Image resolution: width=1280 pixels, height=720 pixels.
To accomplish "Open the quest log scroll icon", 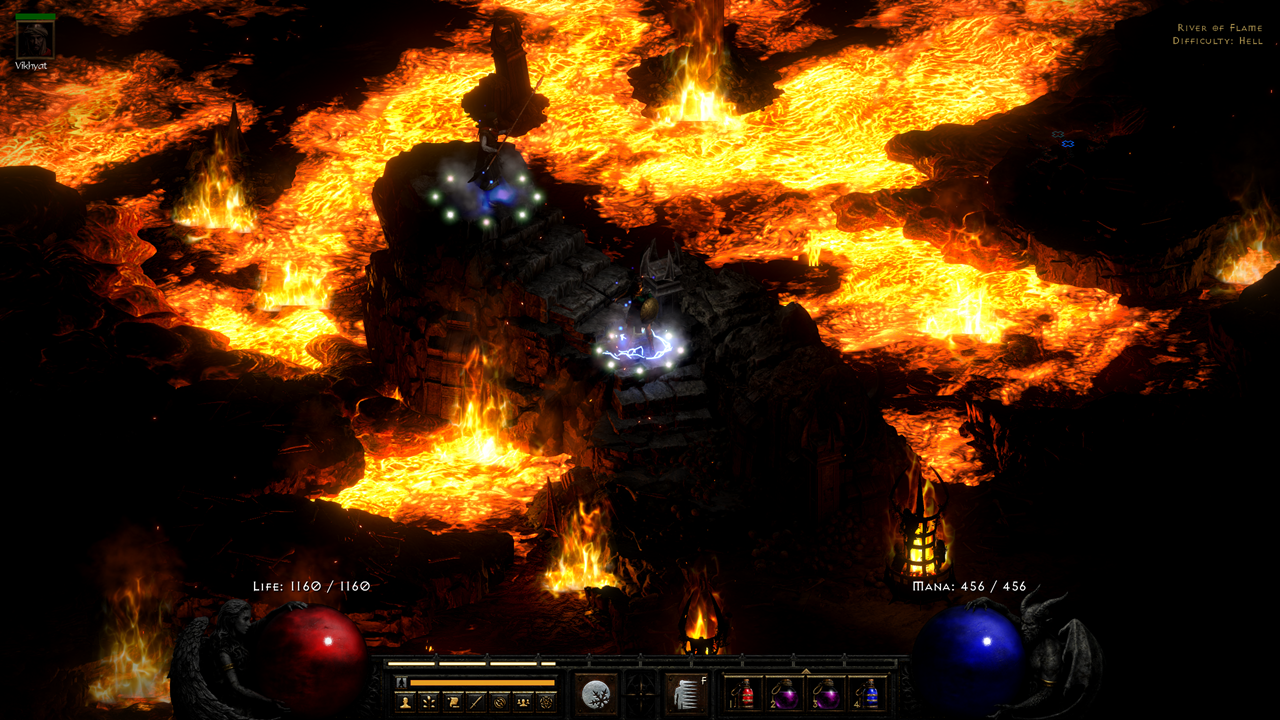I will [451, 701].
